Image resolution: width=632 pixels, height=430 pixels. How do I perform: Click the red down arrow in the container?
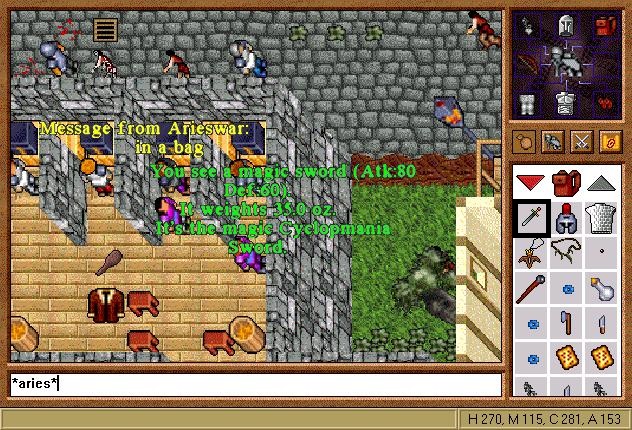click(530, 183)
